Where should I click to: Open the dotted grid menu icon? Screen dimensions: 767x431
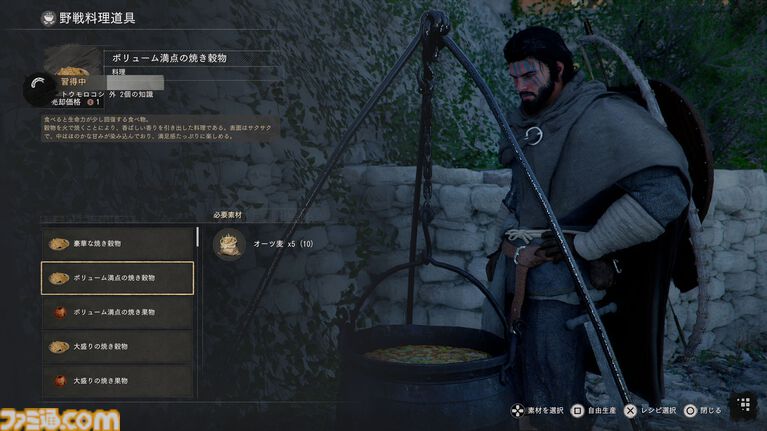point(743,404)
